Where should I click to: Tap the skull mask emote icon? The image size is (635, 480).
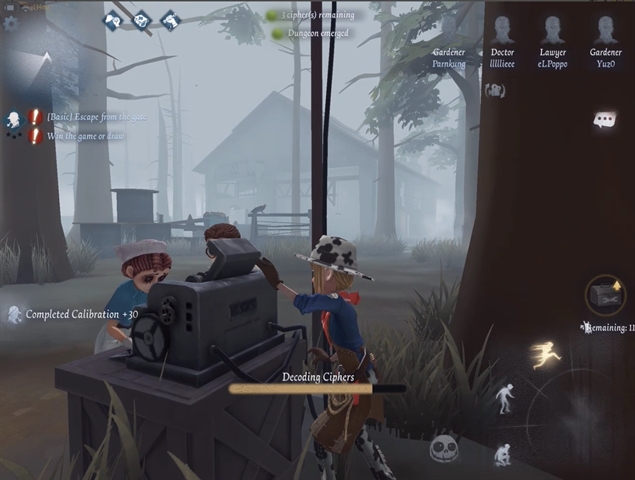coord(444,450)
